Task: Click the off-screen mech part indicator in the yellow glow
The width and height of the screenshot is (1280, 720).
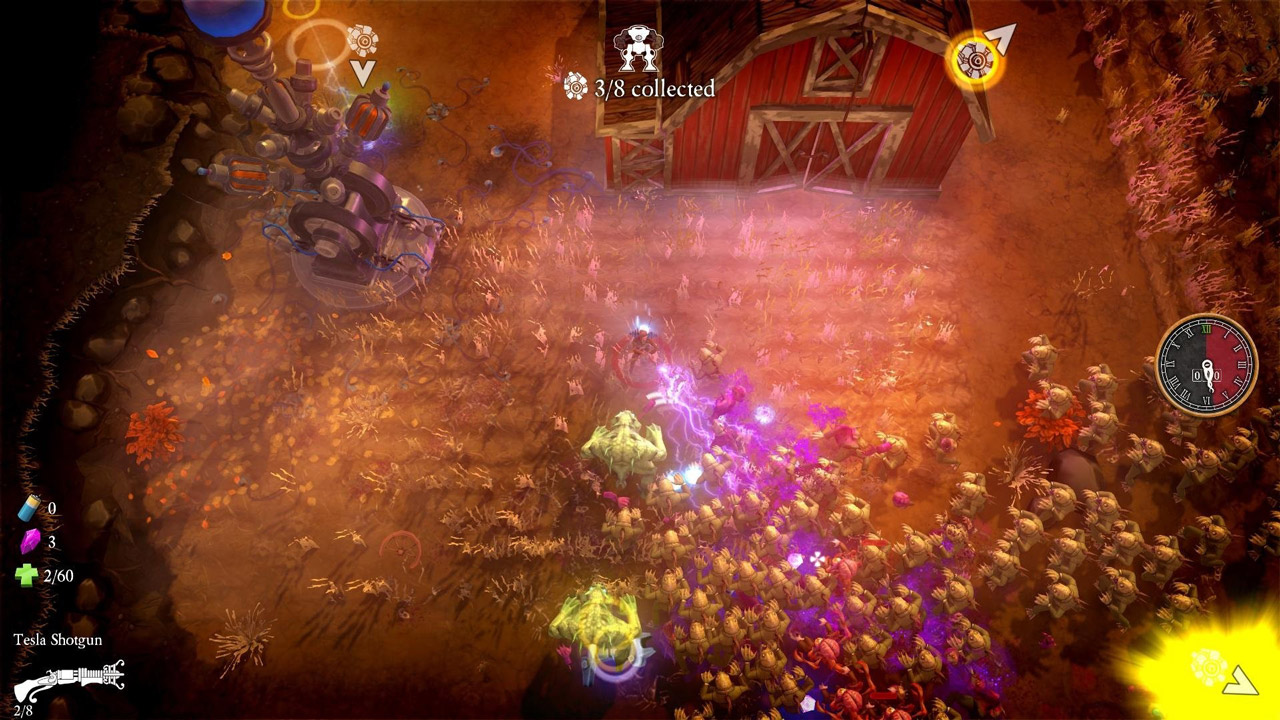Action: coord(1208,665)
